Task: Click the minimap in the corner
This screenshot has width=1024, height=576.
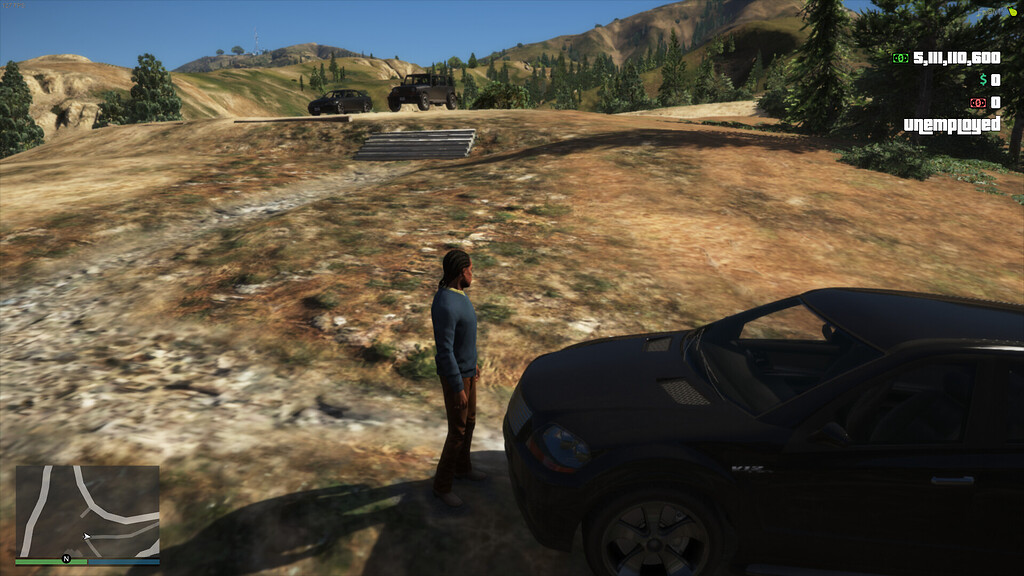Action: (87, 511)
